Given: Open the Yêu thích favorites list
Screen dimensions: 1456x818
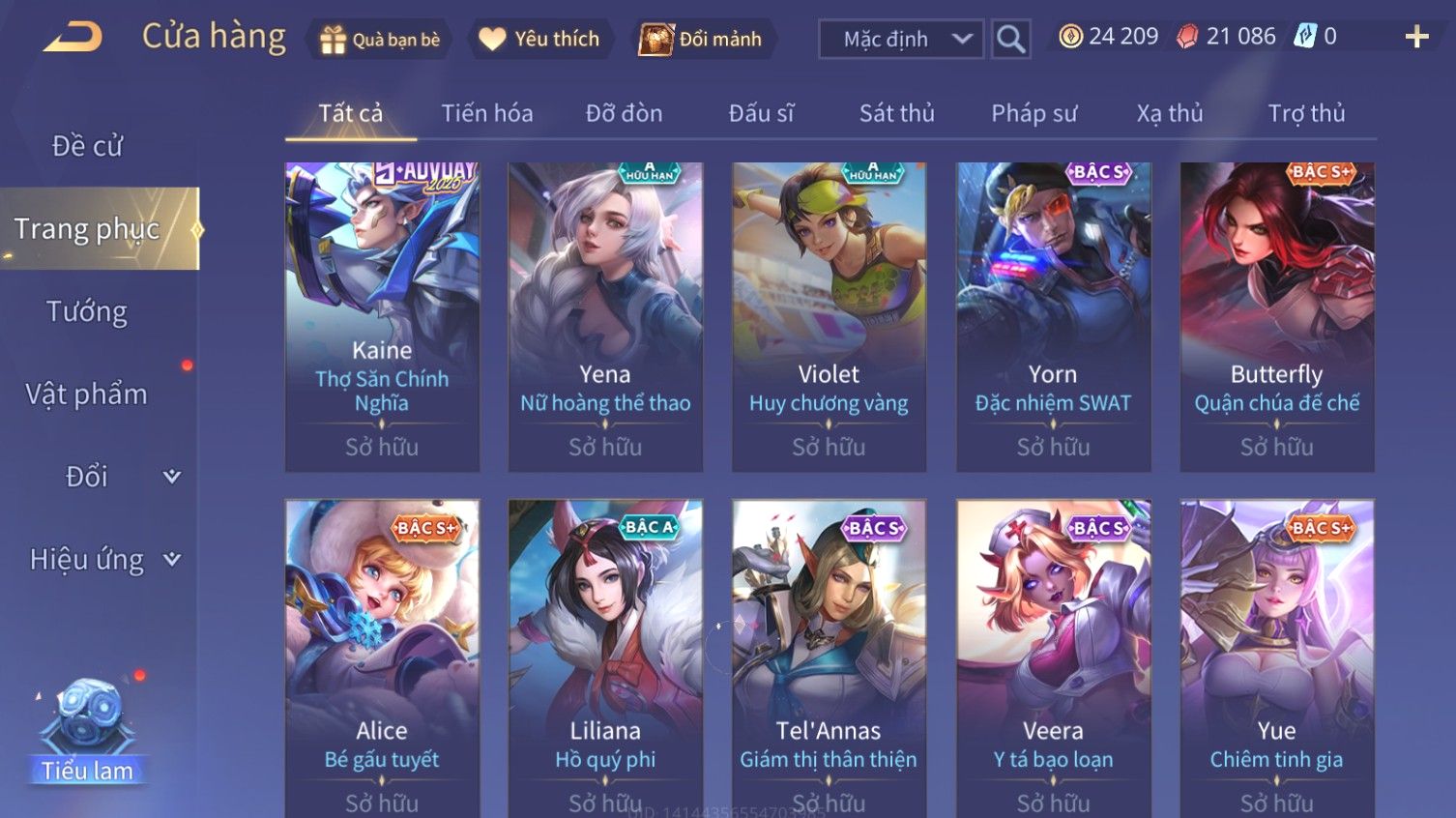Looking at the screenshot, I should (539, 40).
